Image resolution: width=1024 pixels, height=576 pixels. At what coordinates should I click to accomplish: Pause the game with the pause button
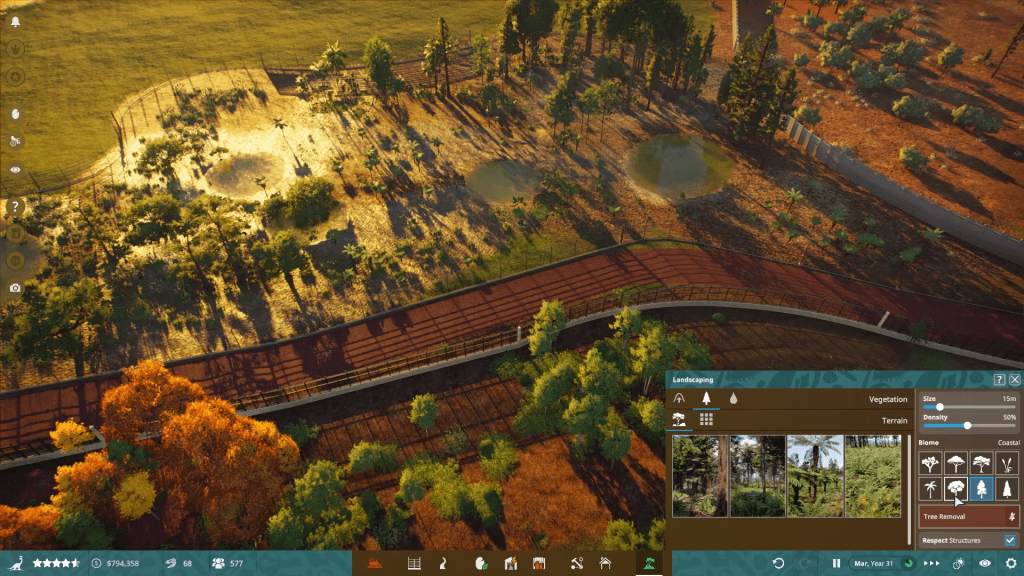[836, 564]
